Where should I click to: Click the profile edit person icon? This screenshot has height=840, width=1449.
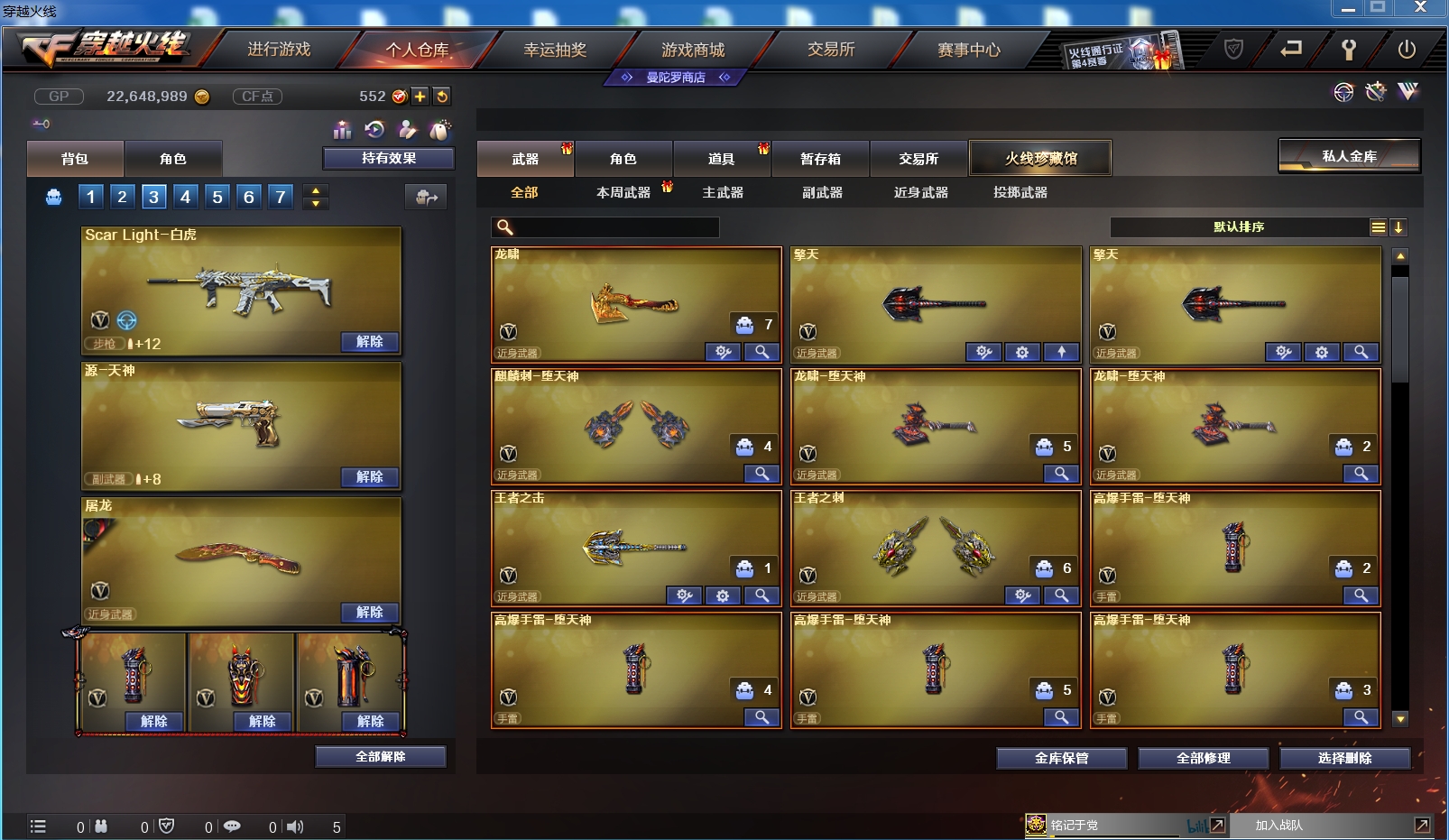point(408,131)
